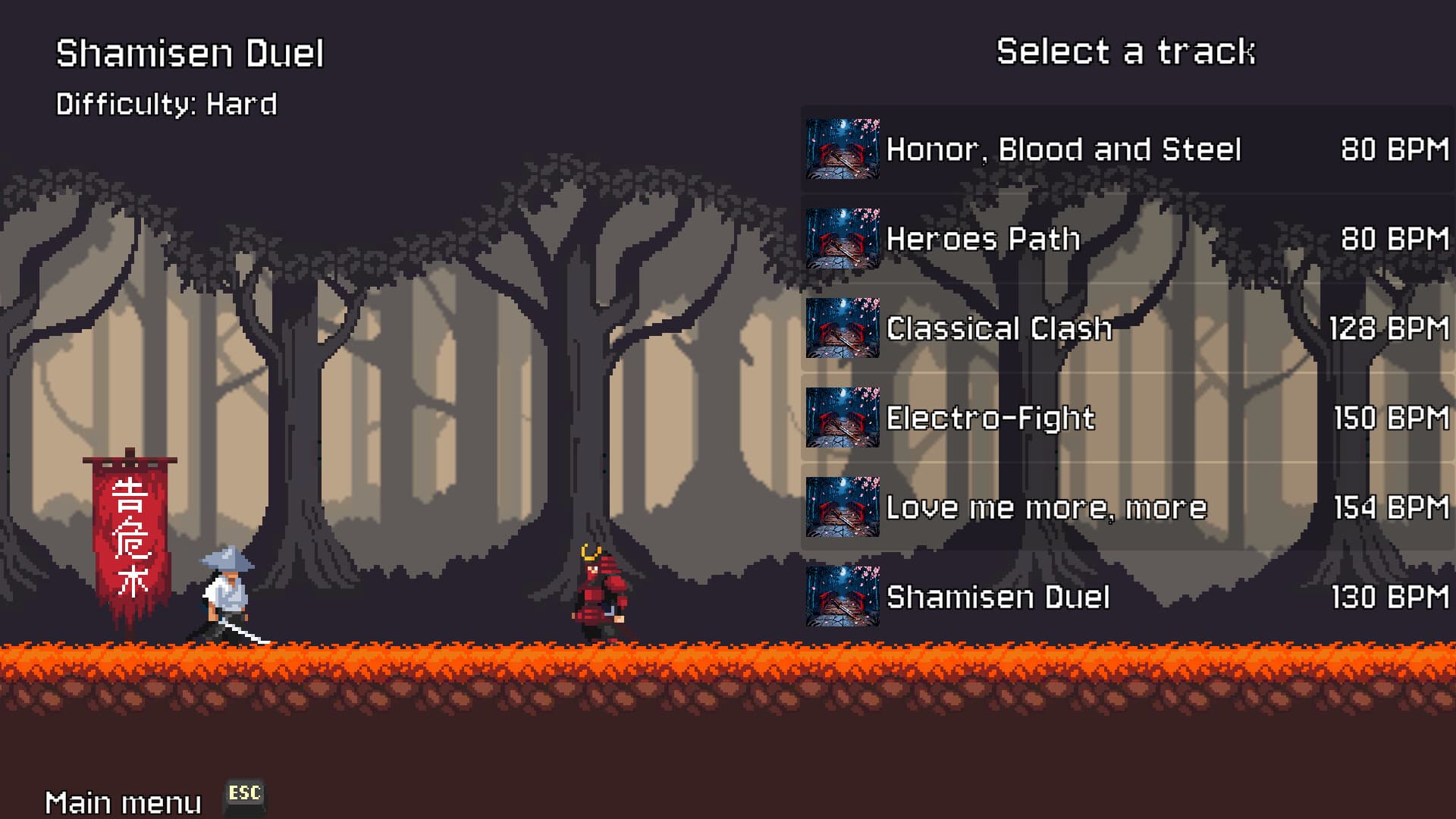Click the Love me more, more thumbnail
The image size is (1456, 819).
pos(842,507)
